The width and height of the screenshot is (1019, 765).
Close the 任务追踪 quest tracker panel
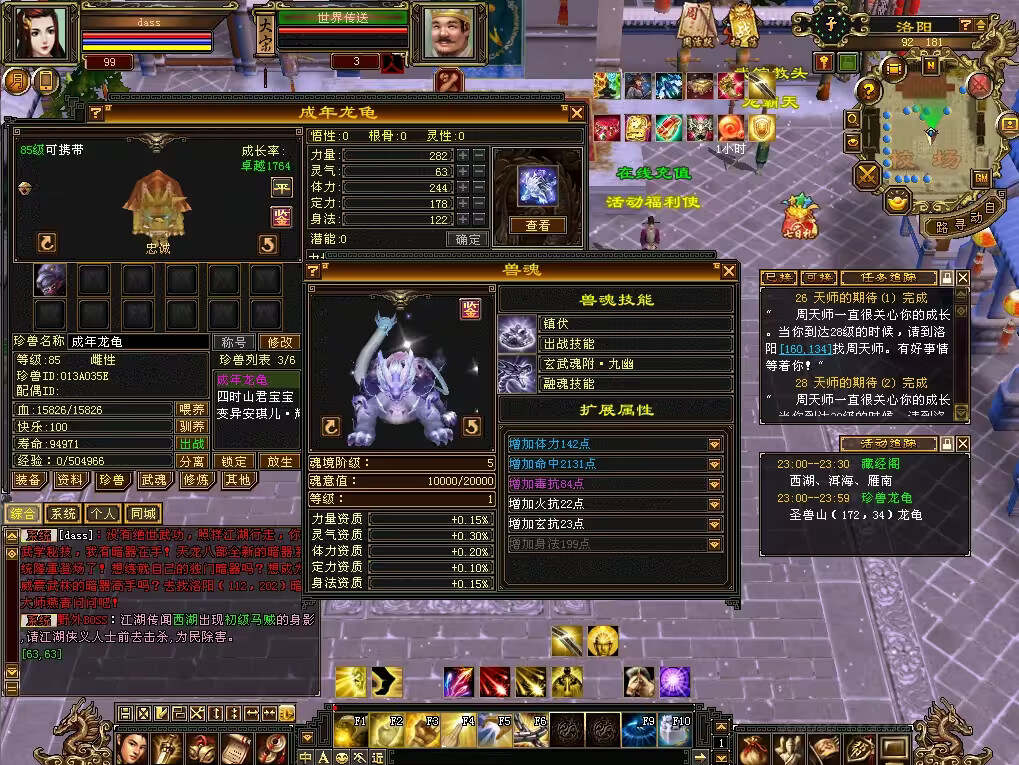coord(962,277)
